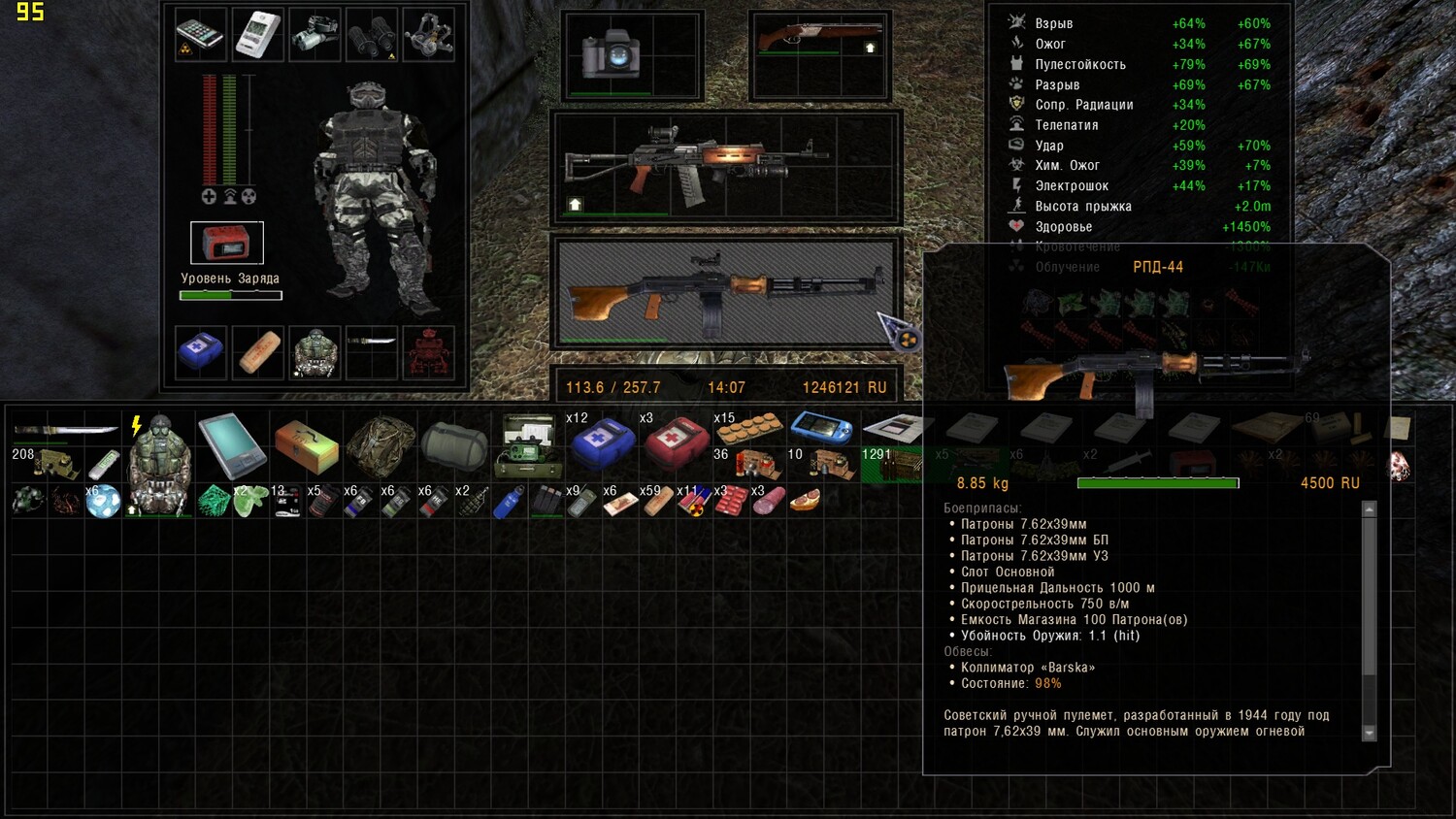Pick the sausage food item

click(x=768, y=501)
